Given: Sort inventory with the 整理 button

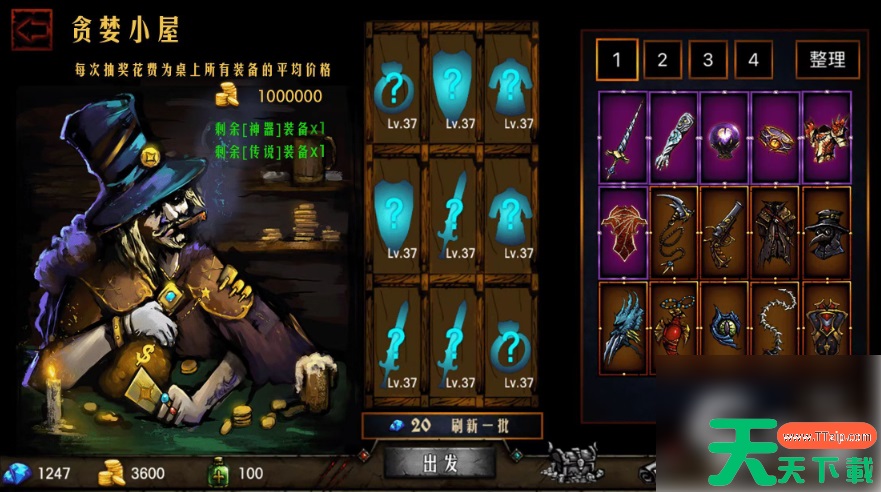Looking at the screenshot, I should (x=827, y=60).
